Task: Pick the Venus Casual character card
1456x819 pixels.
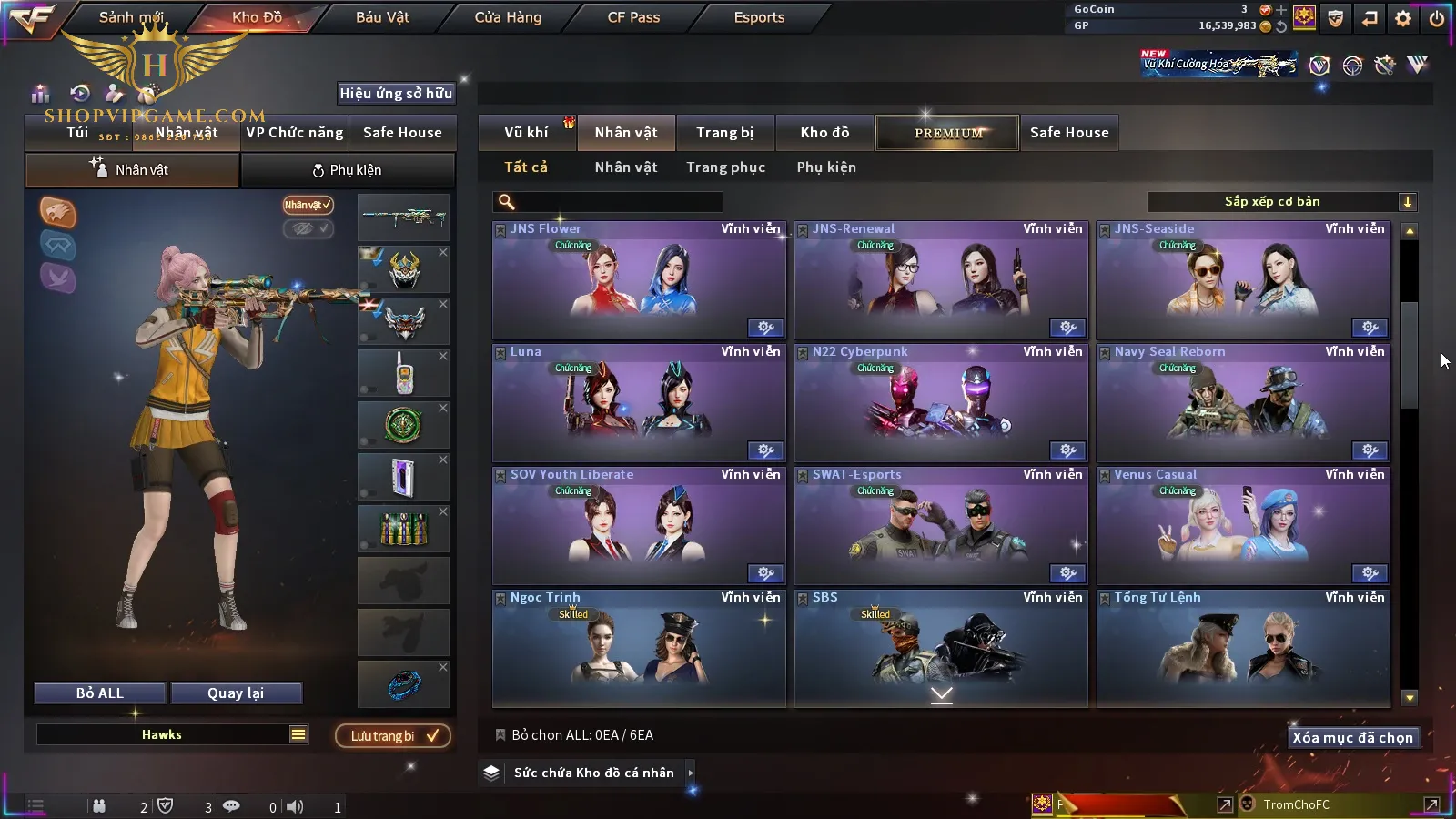Action: click(1243, 526)
